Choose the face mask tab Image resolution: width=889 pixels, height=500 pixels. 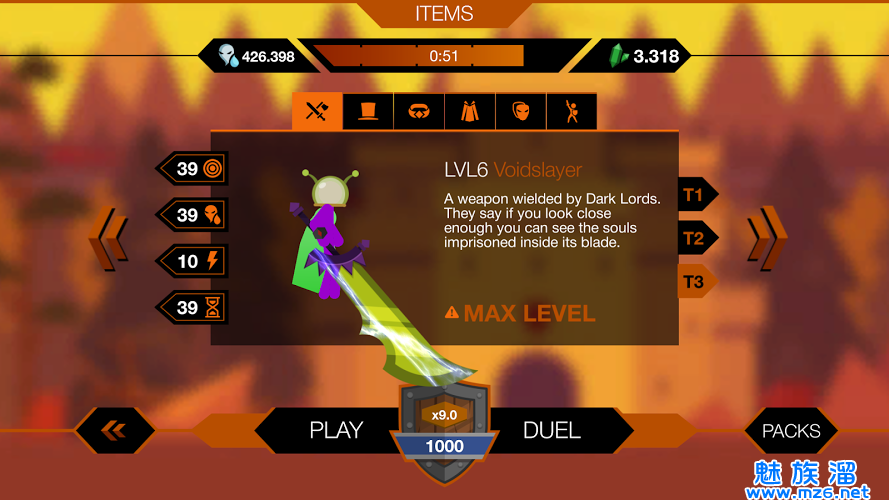(x=521, y=112)
